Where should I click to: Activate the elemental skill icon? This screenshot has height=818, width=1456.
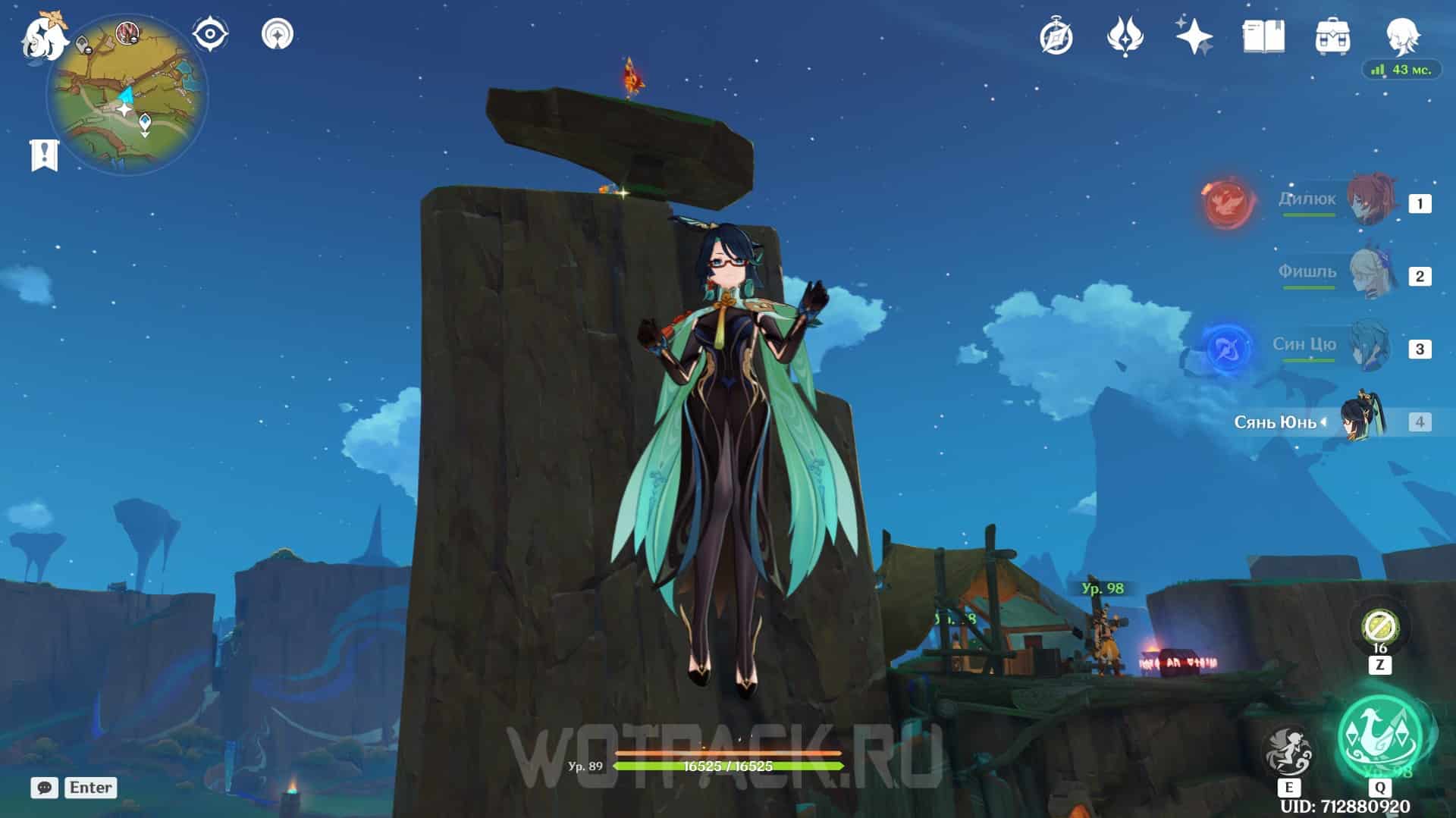[x=1288, y=751]
